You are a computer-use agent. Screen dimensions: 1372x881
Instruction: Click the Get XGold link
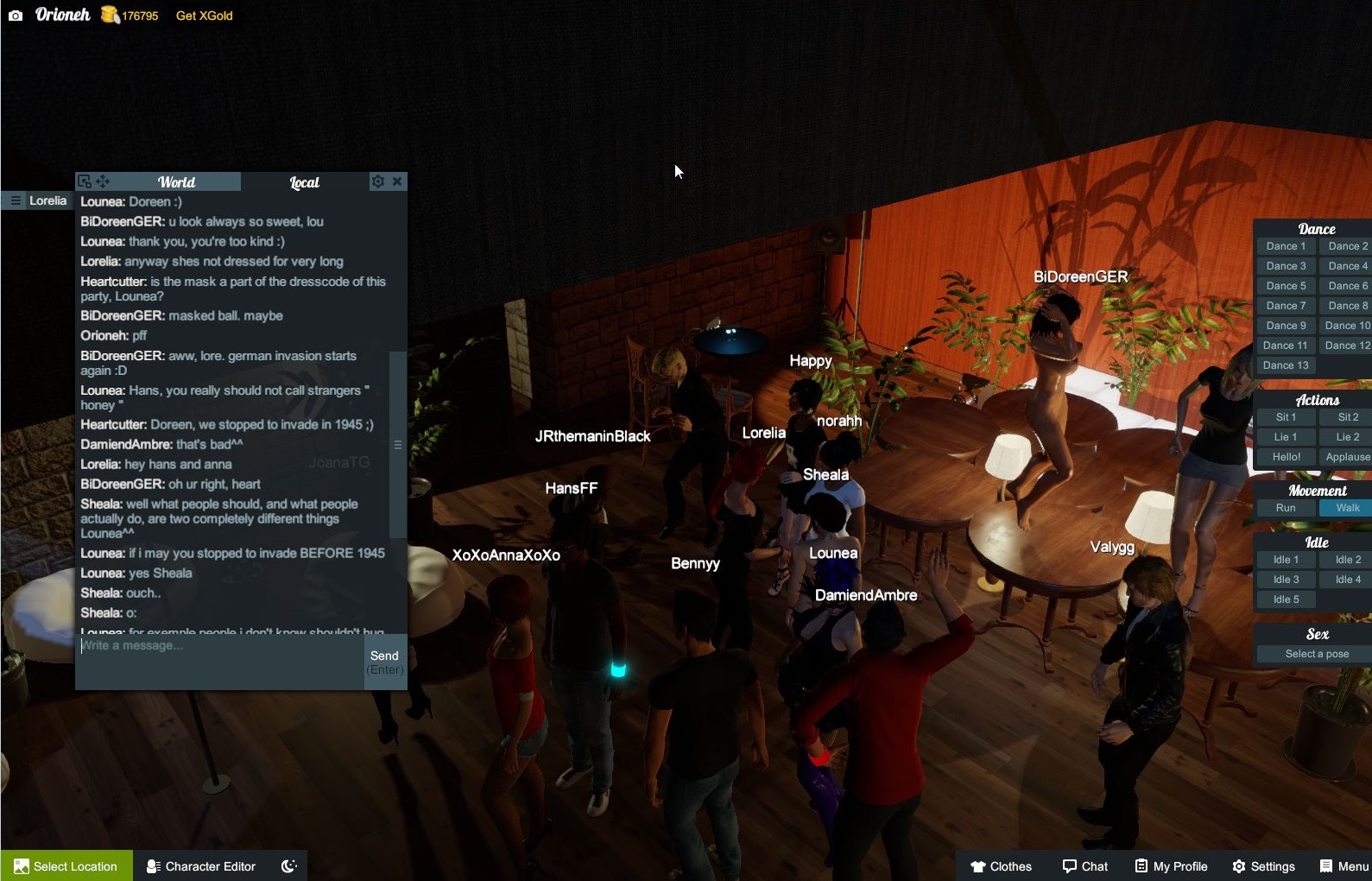204,15
